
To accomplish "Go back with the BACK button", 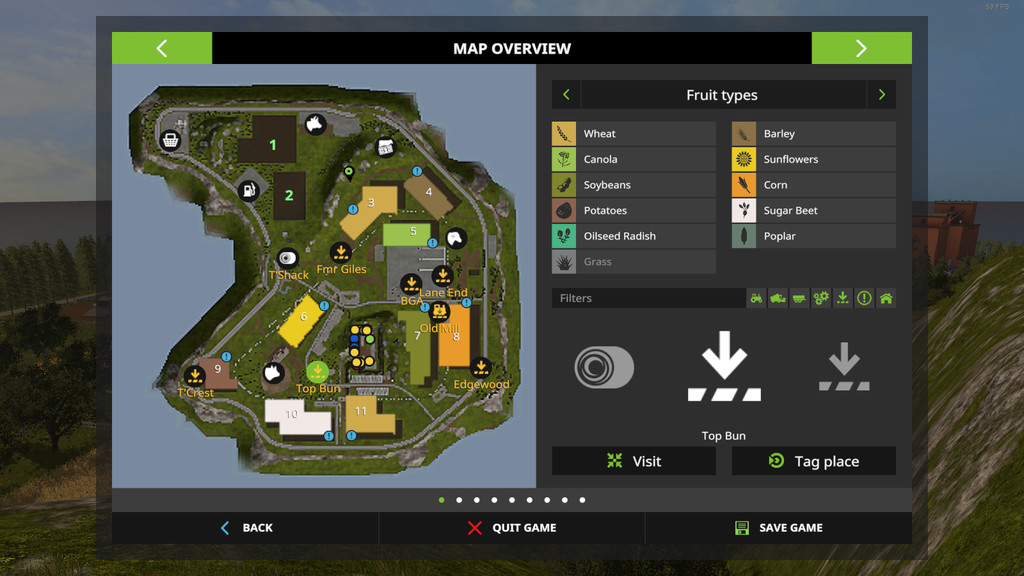I will pos(246,528).
